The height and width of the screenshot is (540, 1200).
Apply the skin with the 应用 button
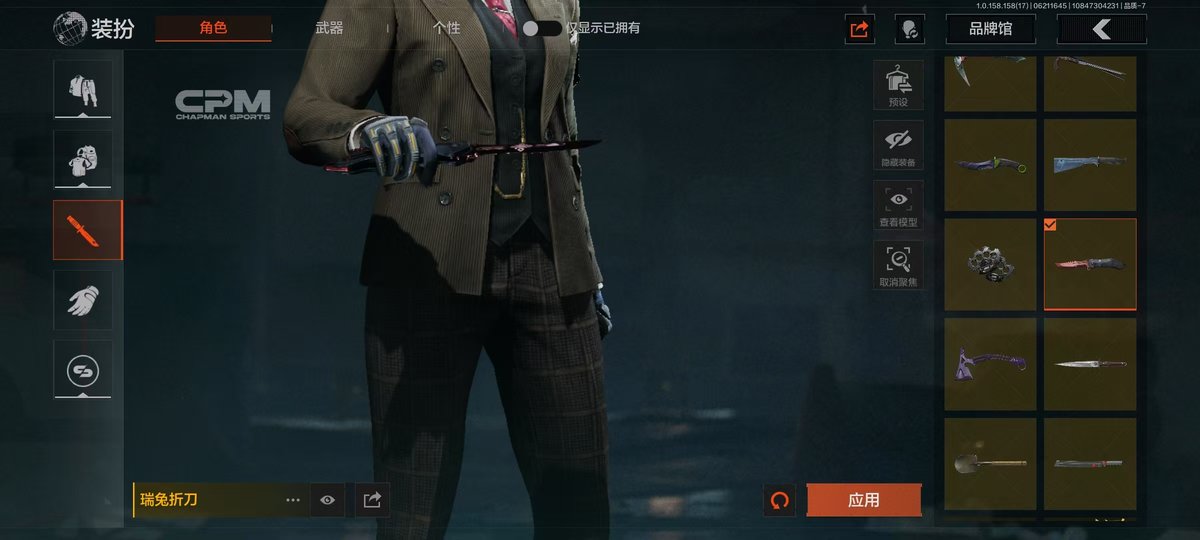[x=863, y=500]
